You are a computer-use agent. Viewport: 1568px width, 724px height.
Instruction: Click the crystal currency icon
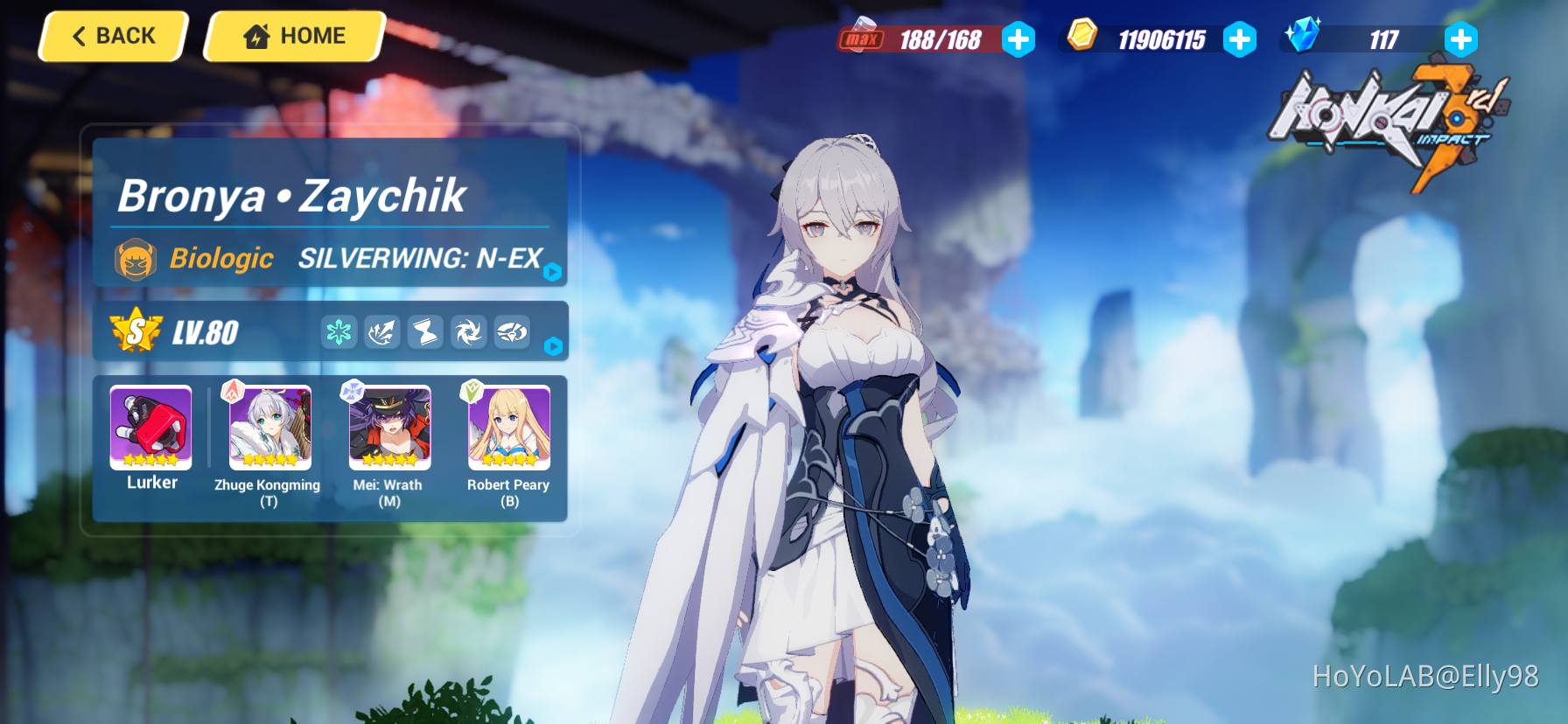click(x=1304, y=38)
